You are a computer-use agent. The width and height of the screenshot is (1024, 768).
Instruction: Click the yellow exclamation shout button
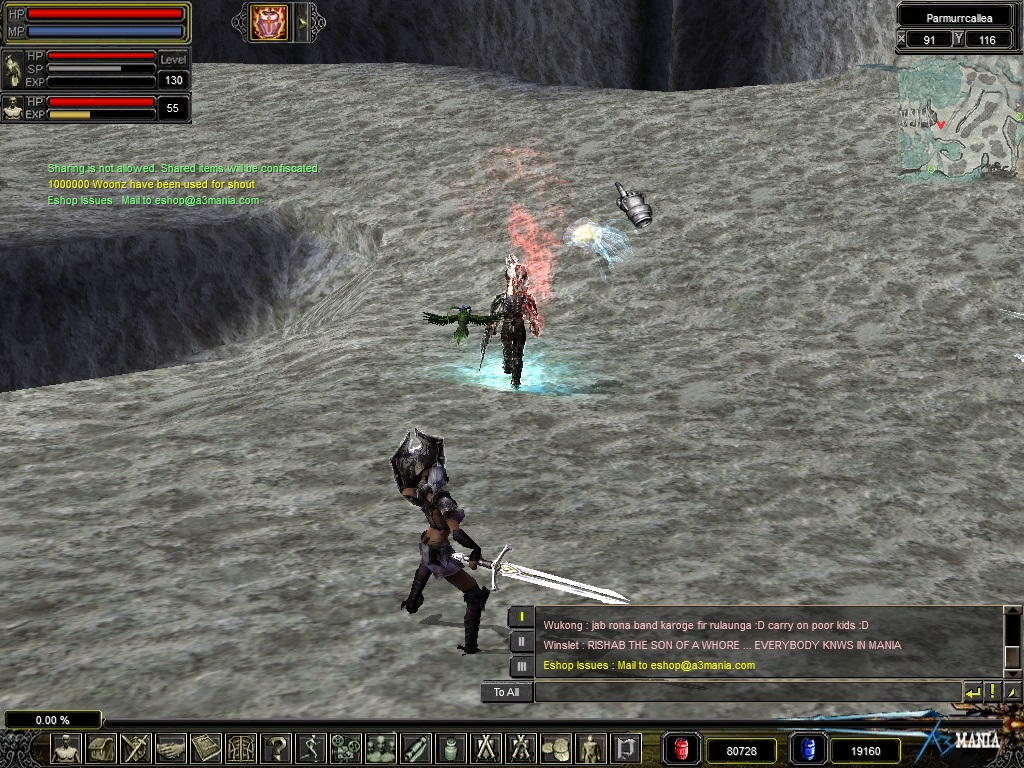[x=992, y=692]
